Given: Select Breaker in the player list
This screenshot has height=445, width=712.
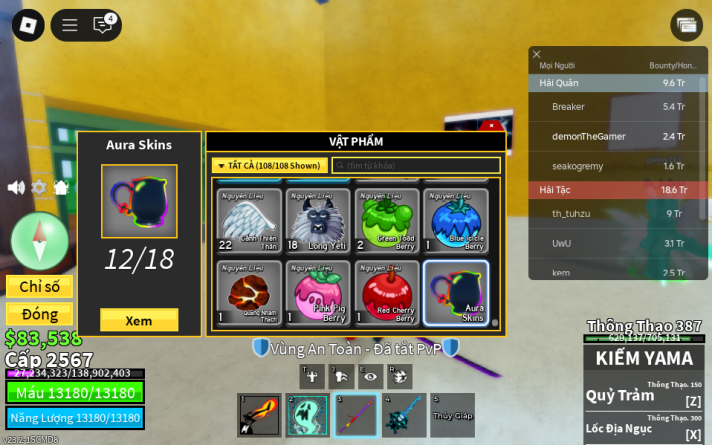Looking at the screenshot, I should 568,107.
